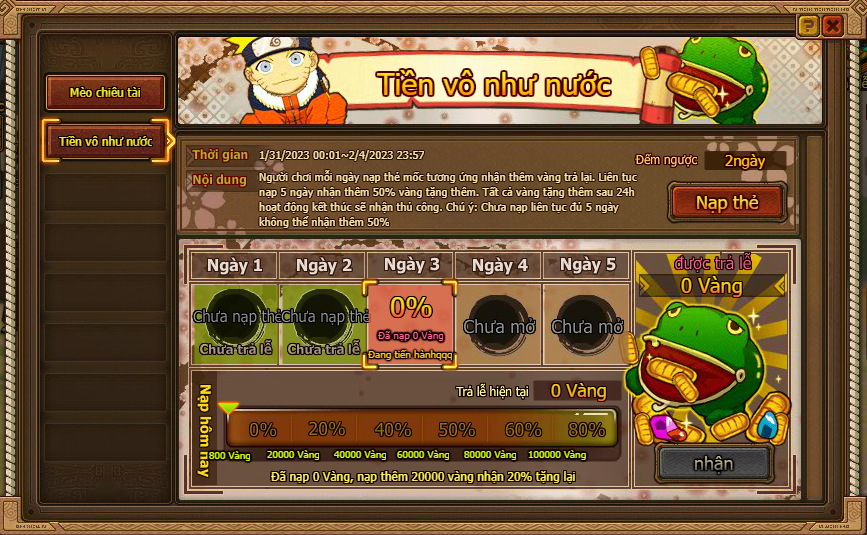Switch to the Mèo chiêu tài tab

click(x=105, y=93)
